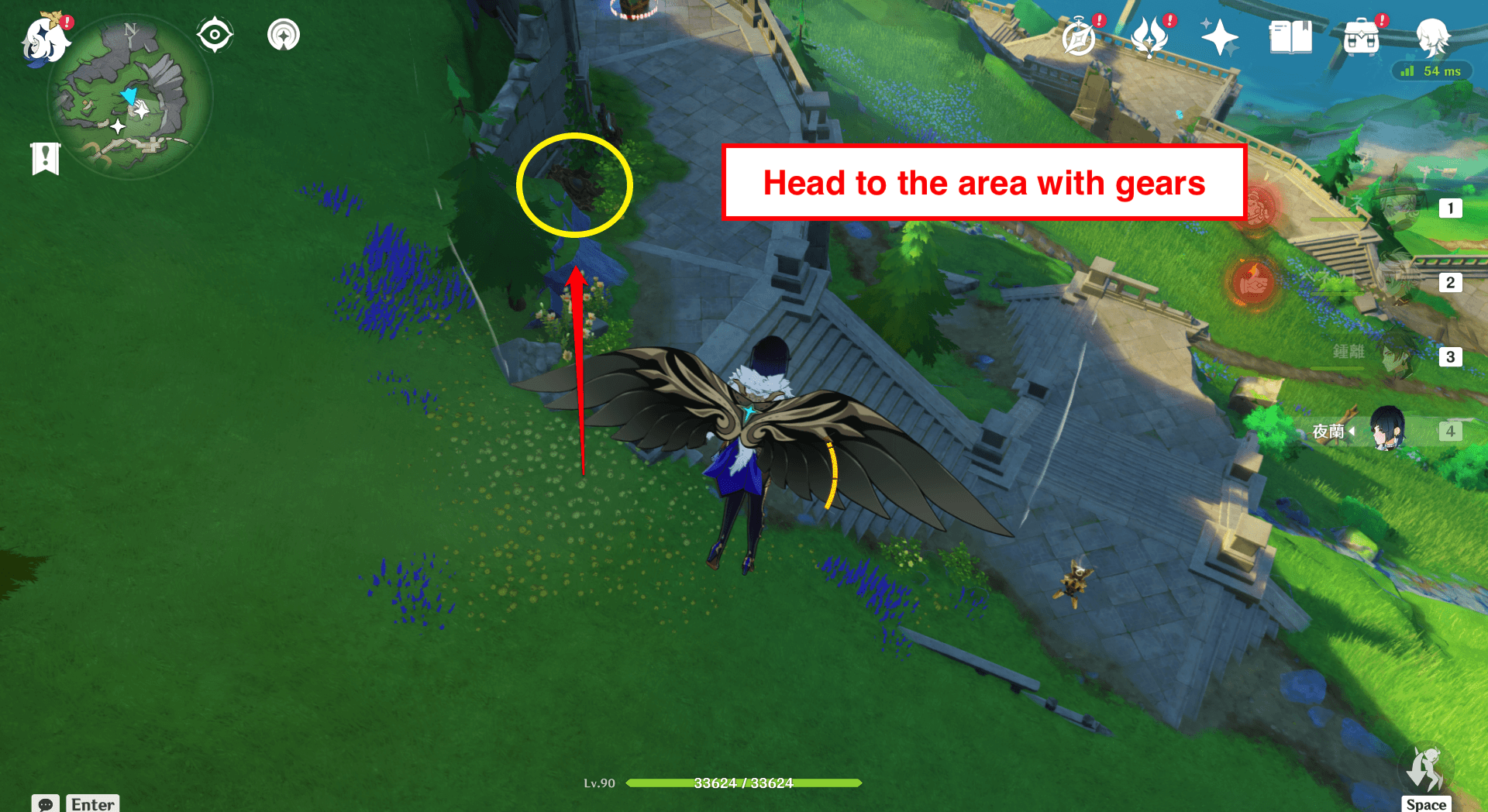Select party member slot 1 Lyney
Viewport: 1488px width, 812px height.
[x=1403, y=208]
